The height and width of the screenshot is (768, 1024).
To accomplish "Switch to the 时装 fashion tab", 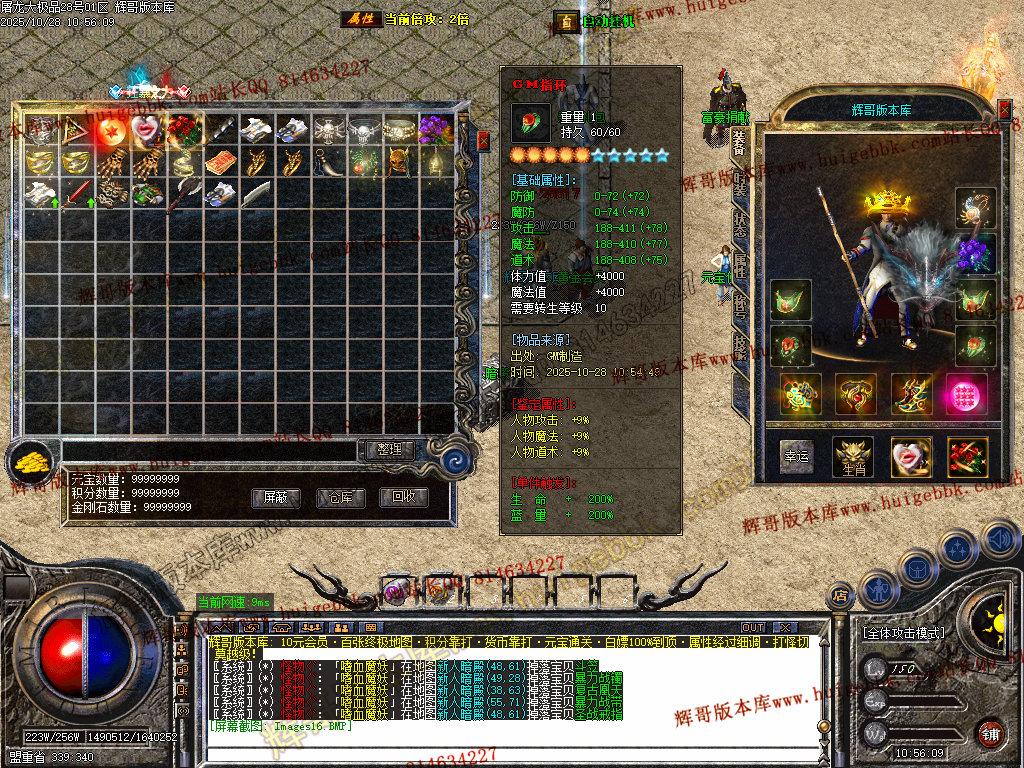I will point(740,182).
